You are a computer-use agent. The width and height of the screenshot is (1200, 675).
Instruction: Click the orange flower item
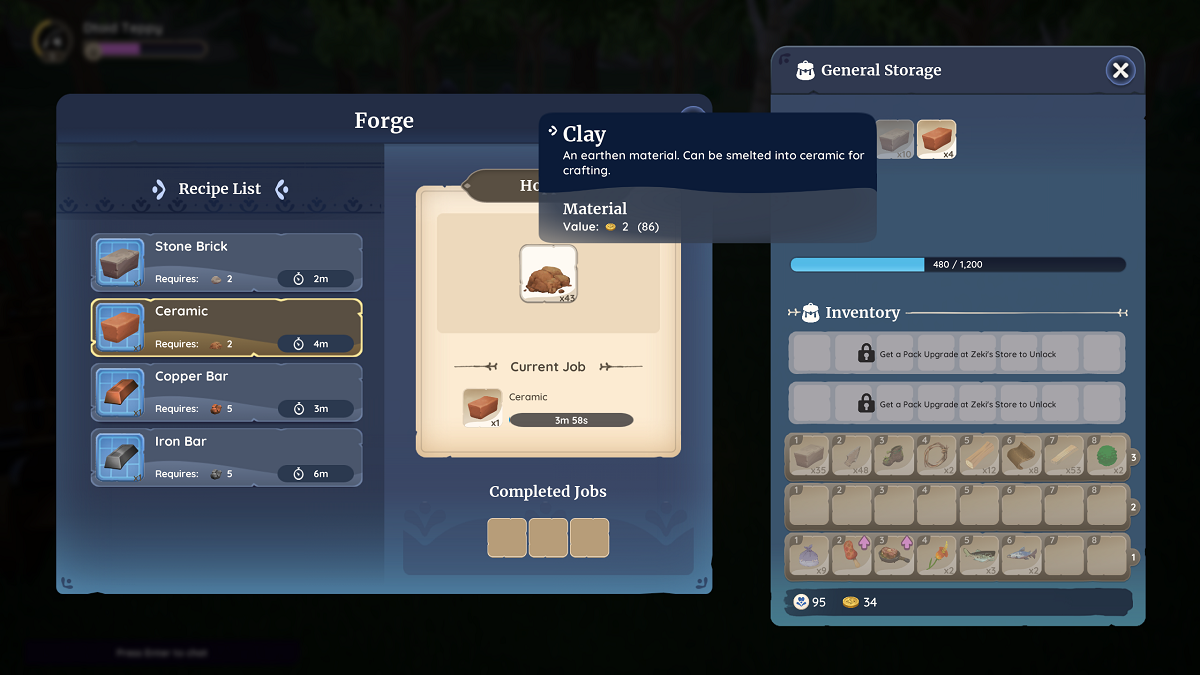coord(936,556)
